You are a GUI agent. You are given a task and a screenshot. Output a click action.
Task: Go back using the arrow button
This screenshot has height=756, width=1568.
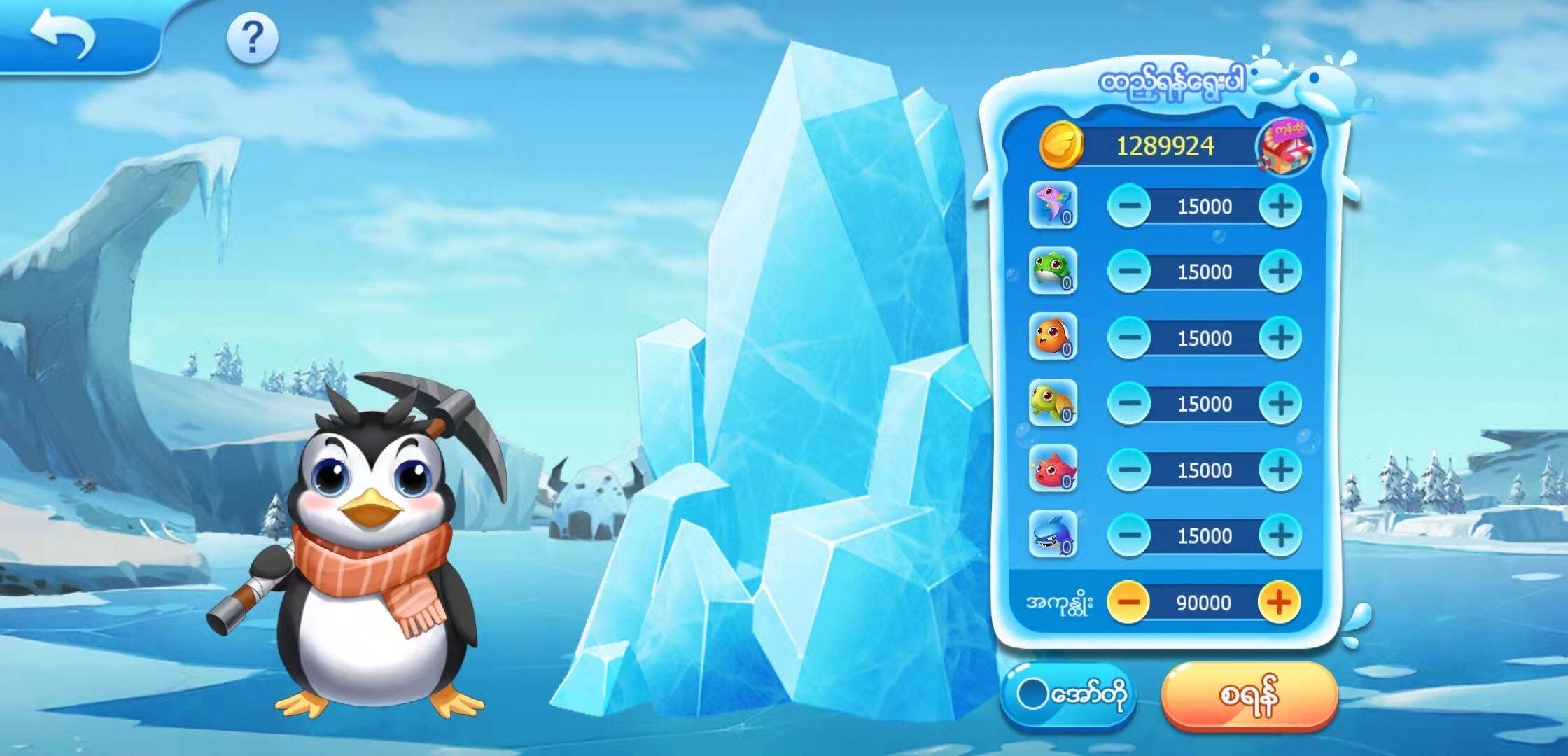[x=63, y=36]
